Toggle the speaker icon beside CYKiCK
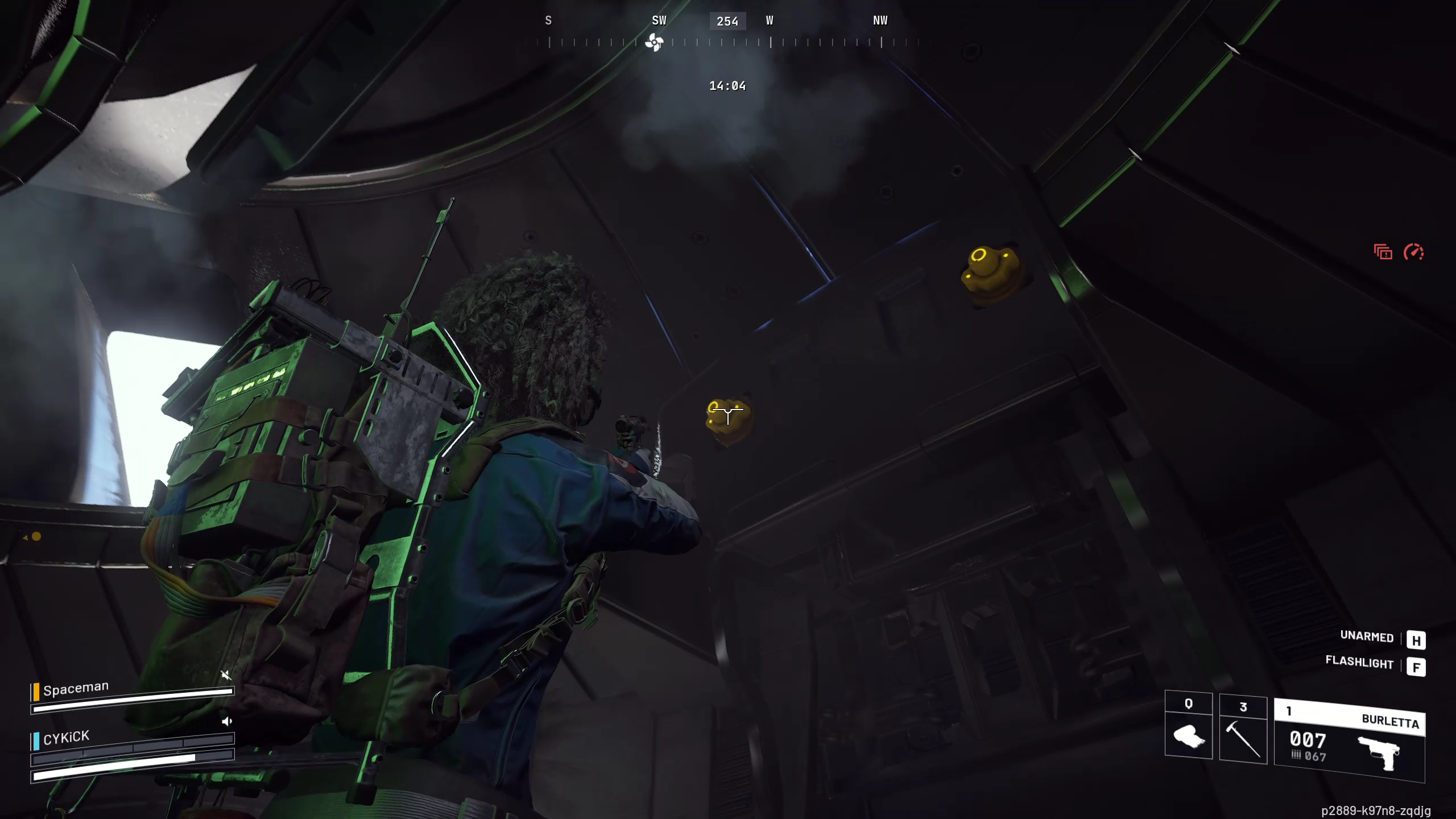Screen dimensions: 1456x819 [226, 722]
